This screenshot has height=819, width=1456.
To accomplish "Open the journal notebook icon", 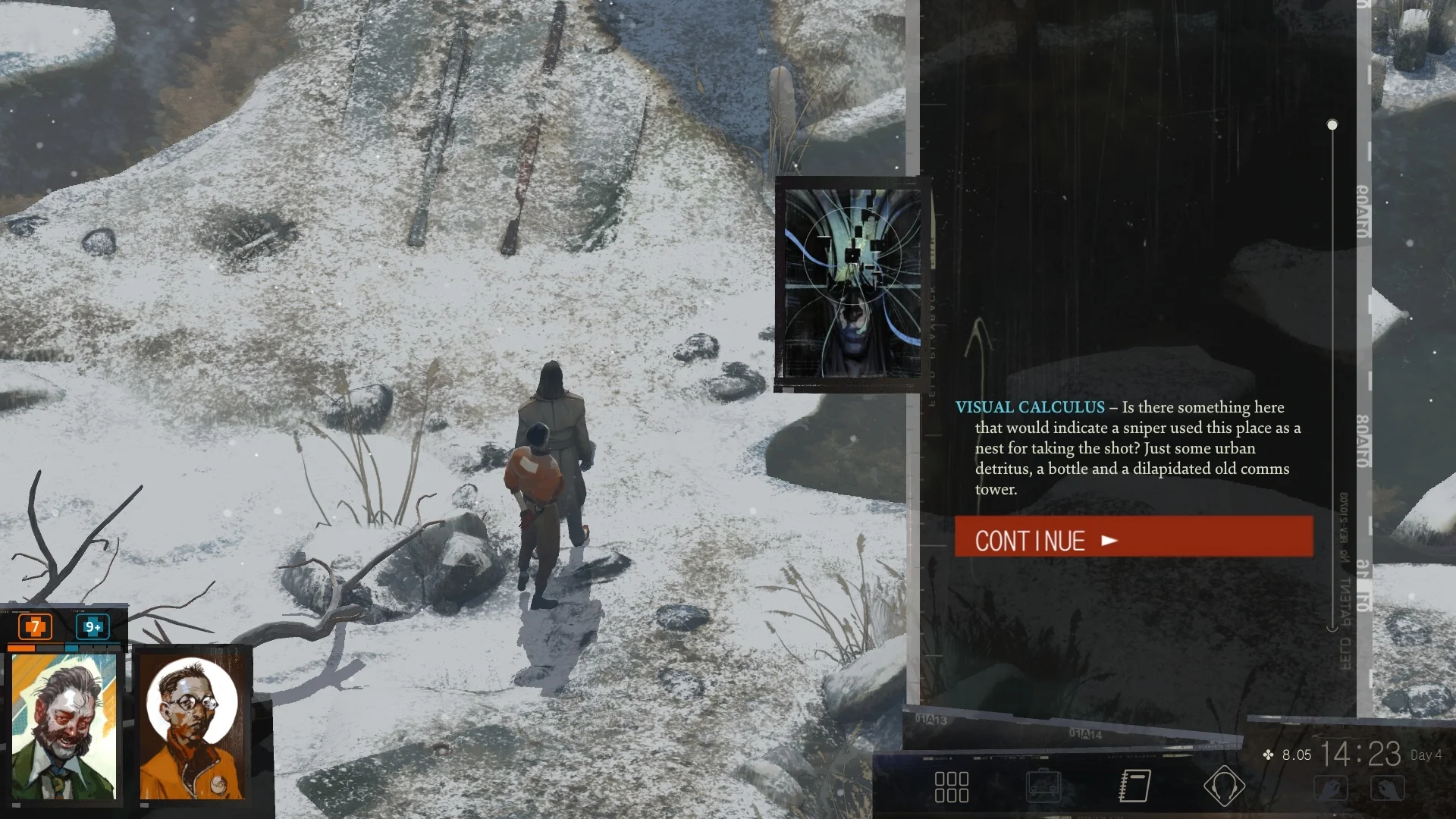I will point(1133,786).
